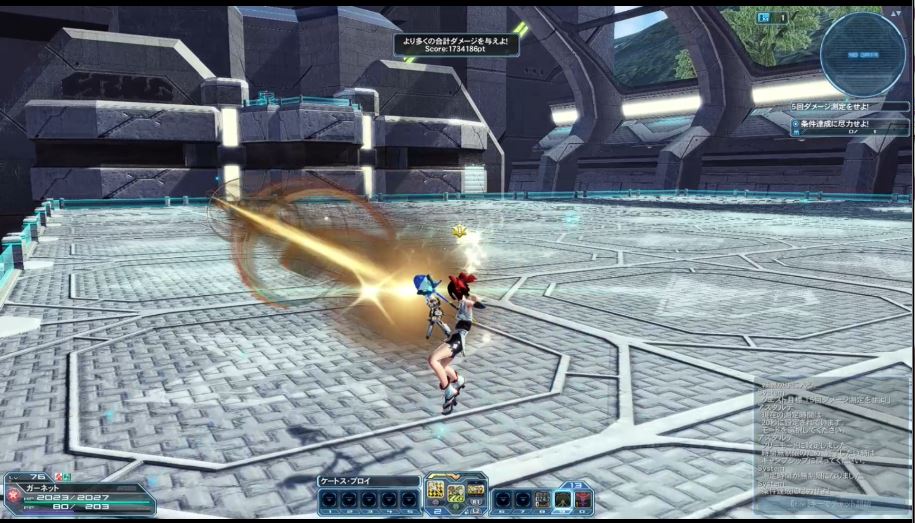Select the highlighted subpalette slot 9
The height and width of the screenshot is (523, 915).
561,498
